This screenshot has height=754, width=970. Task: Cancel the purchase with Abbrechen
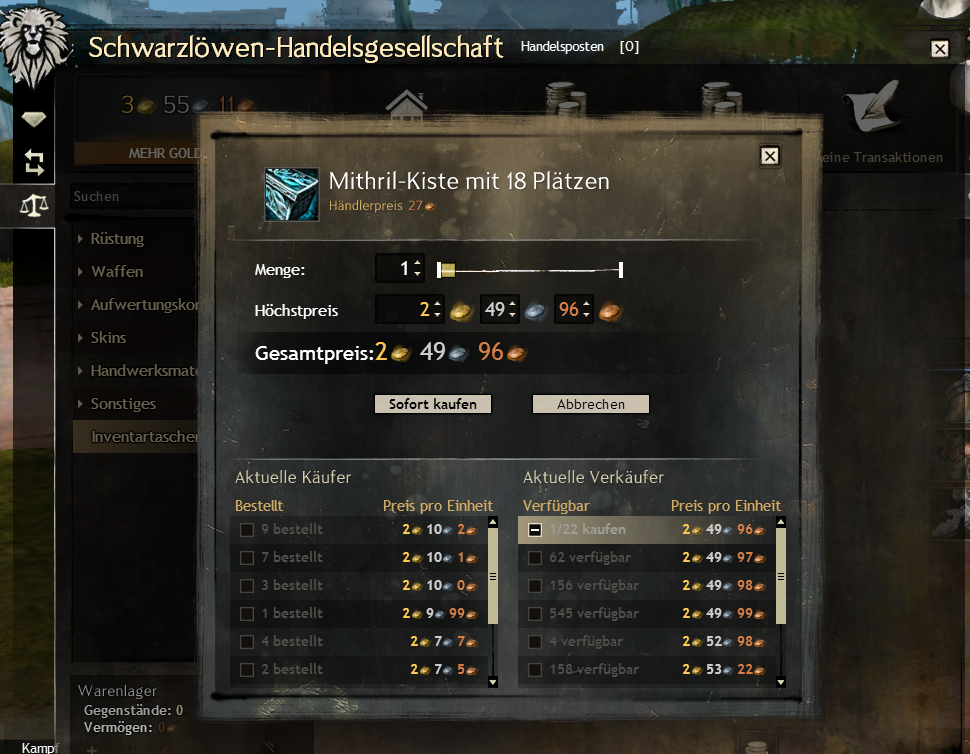tap(590, 404)
